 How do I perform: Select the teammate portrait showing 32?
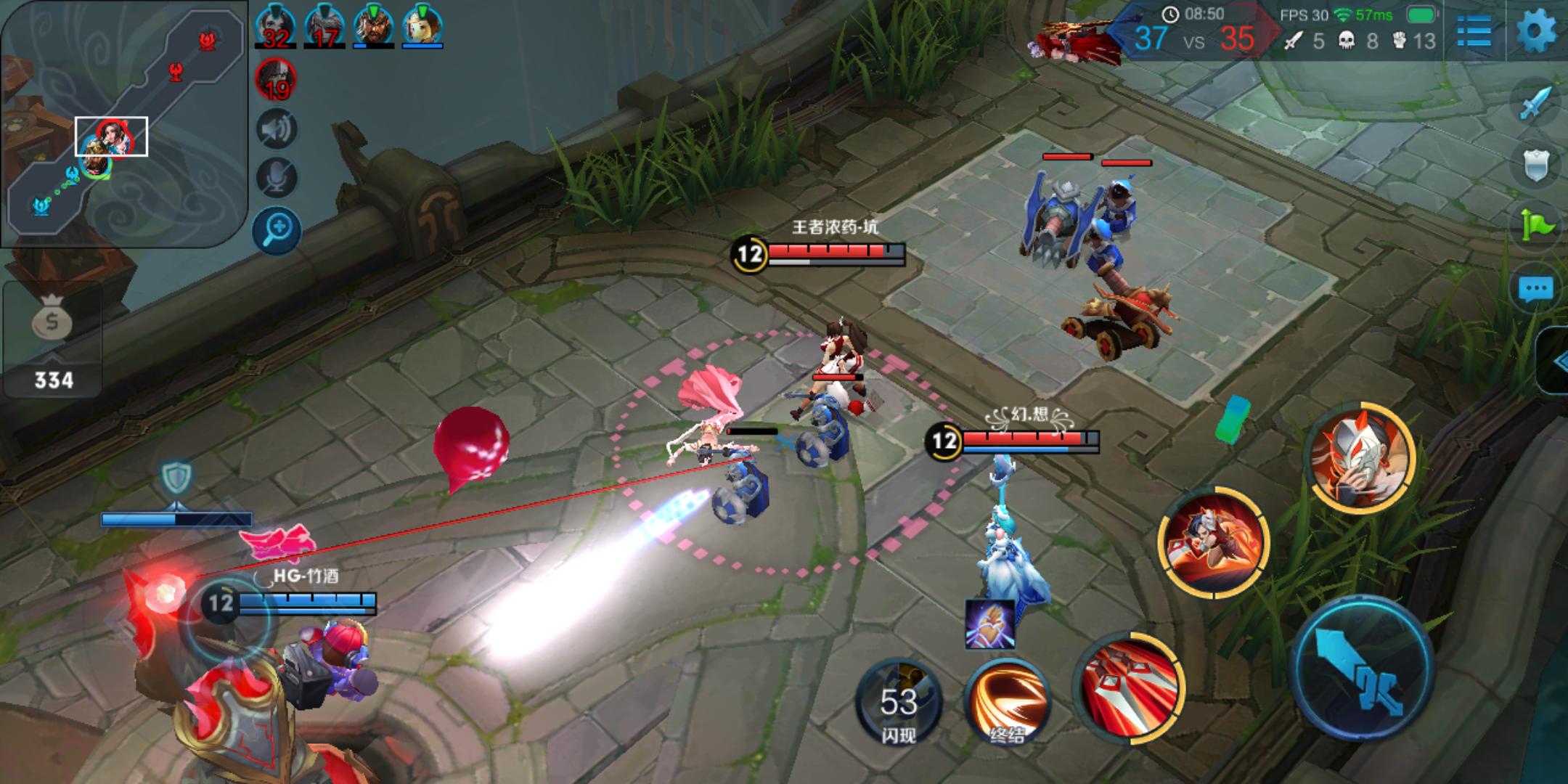click(275, 26)
